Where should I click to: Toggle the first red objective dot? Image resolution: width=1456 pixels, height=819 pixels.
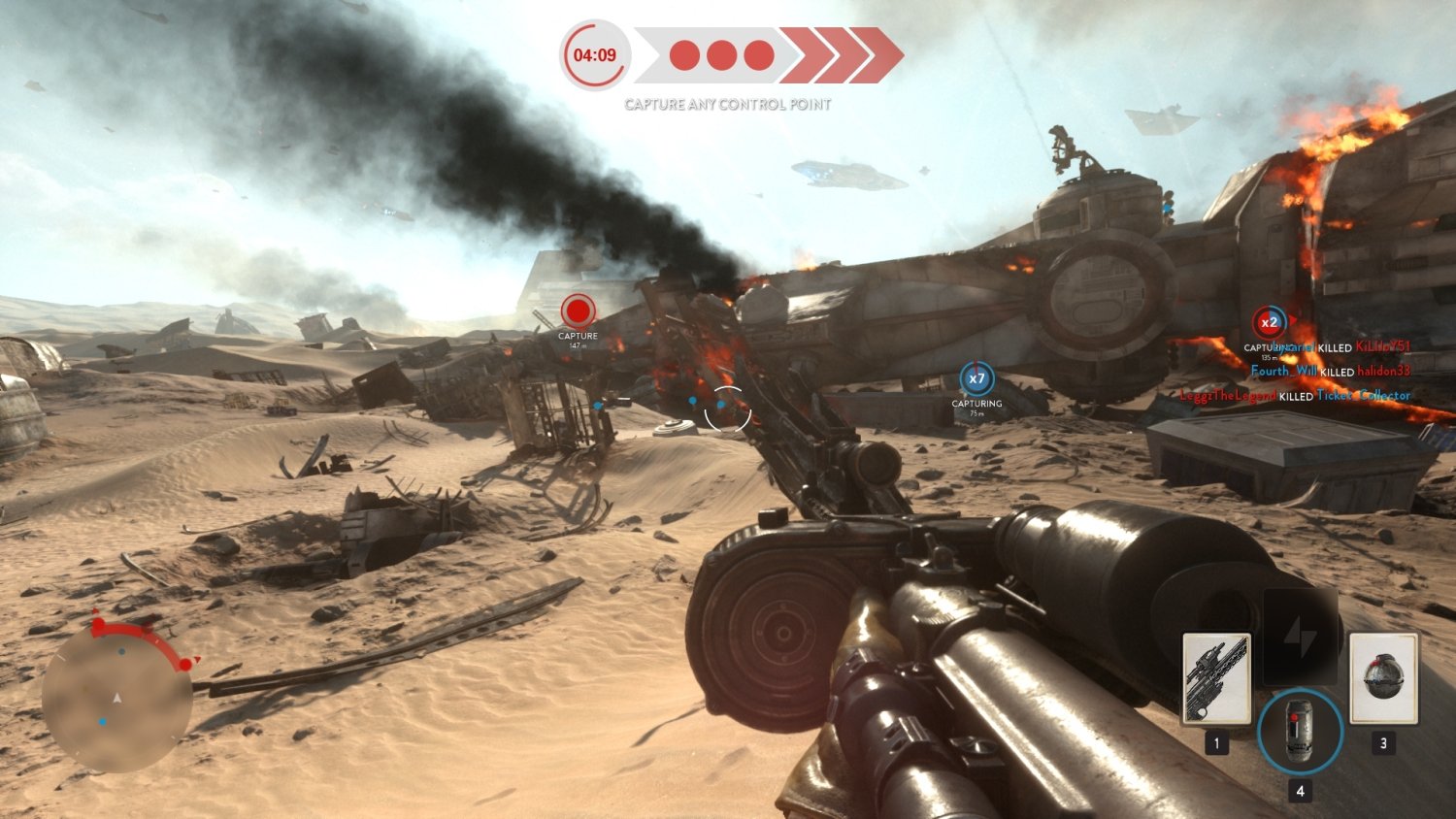(683, 55)
